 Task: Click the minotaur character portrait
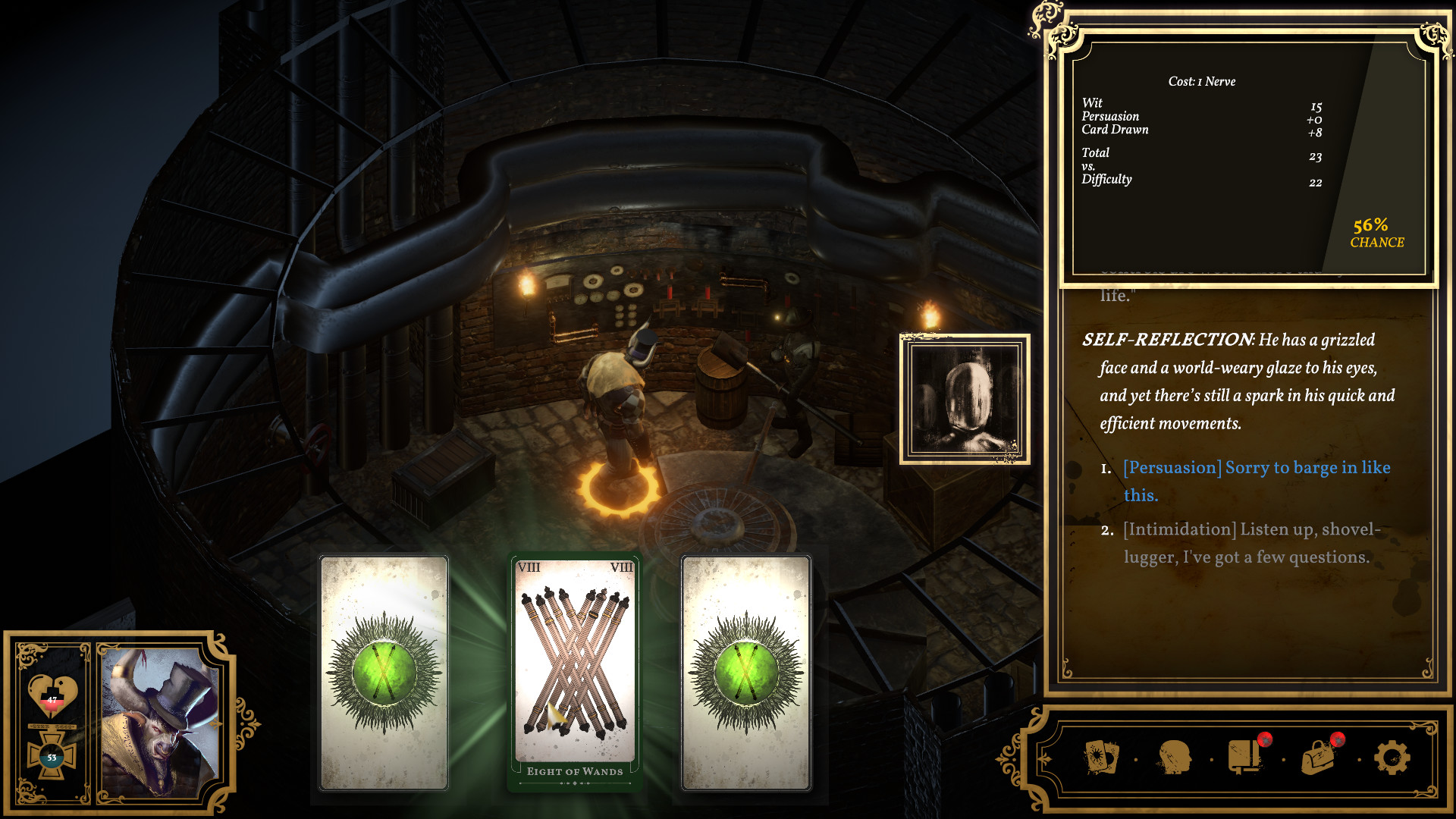[159, 722]
